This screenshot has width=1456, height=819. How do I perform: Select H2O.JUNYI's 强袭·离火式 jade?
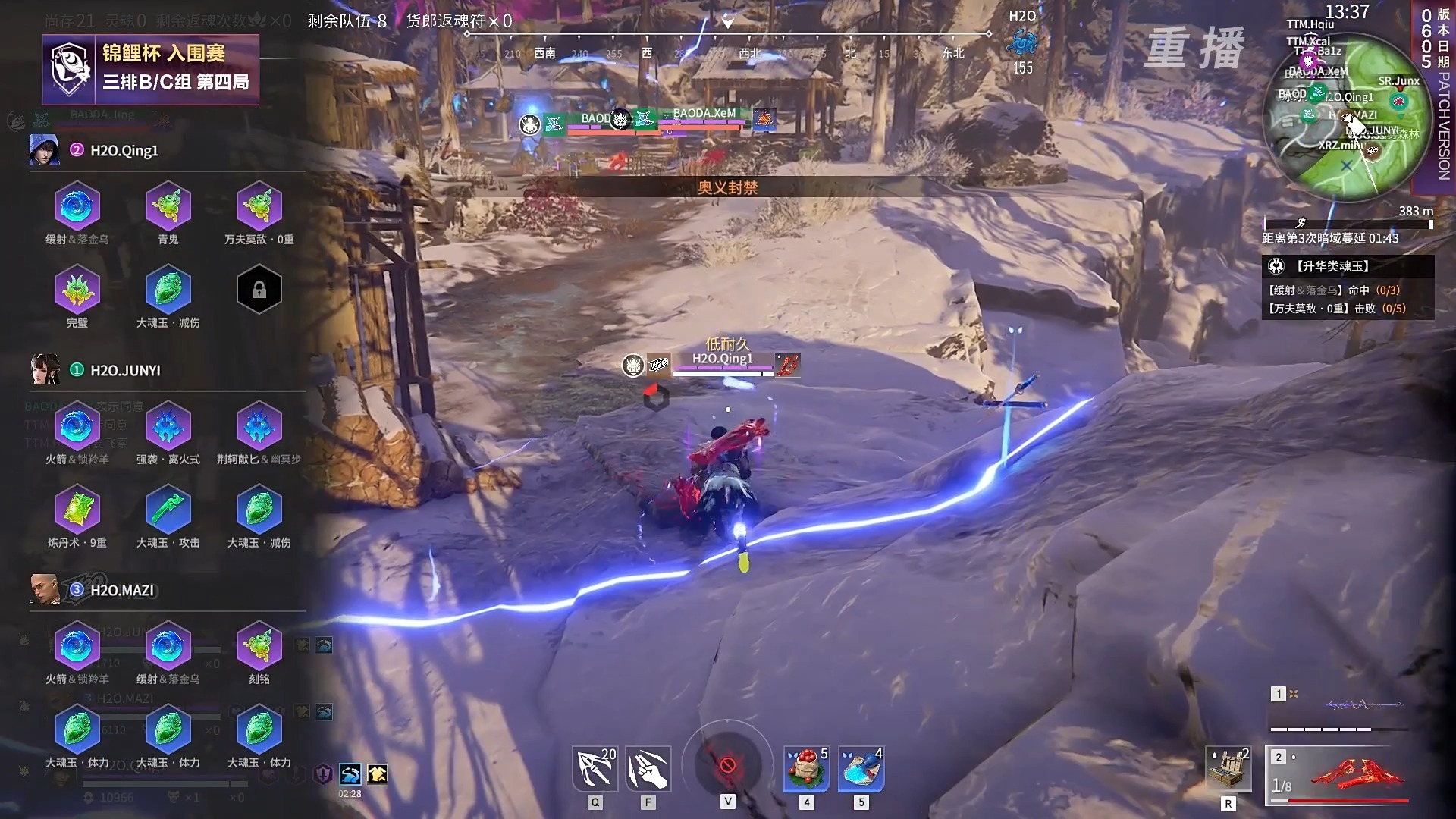coord(168,426)
